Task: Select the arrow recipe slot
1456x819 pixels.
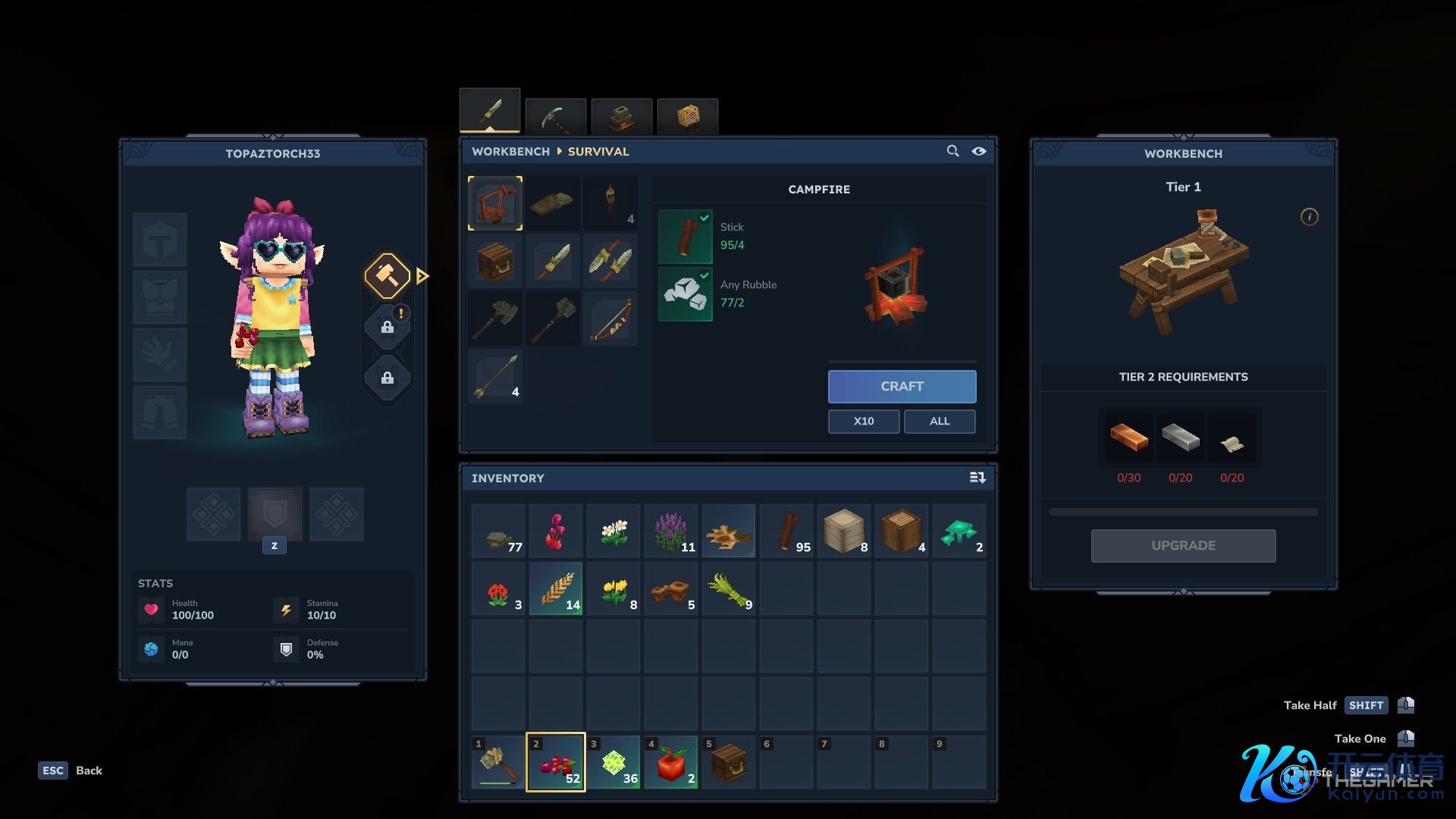Action: [495, 376]
